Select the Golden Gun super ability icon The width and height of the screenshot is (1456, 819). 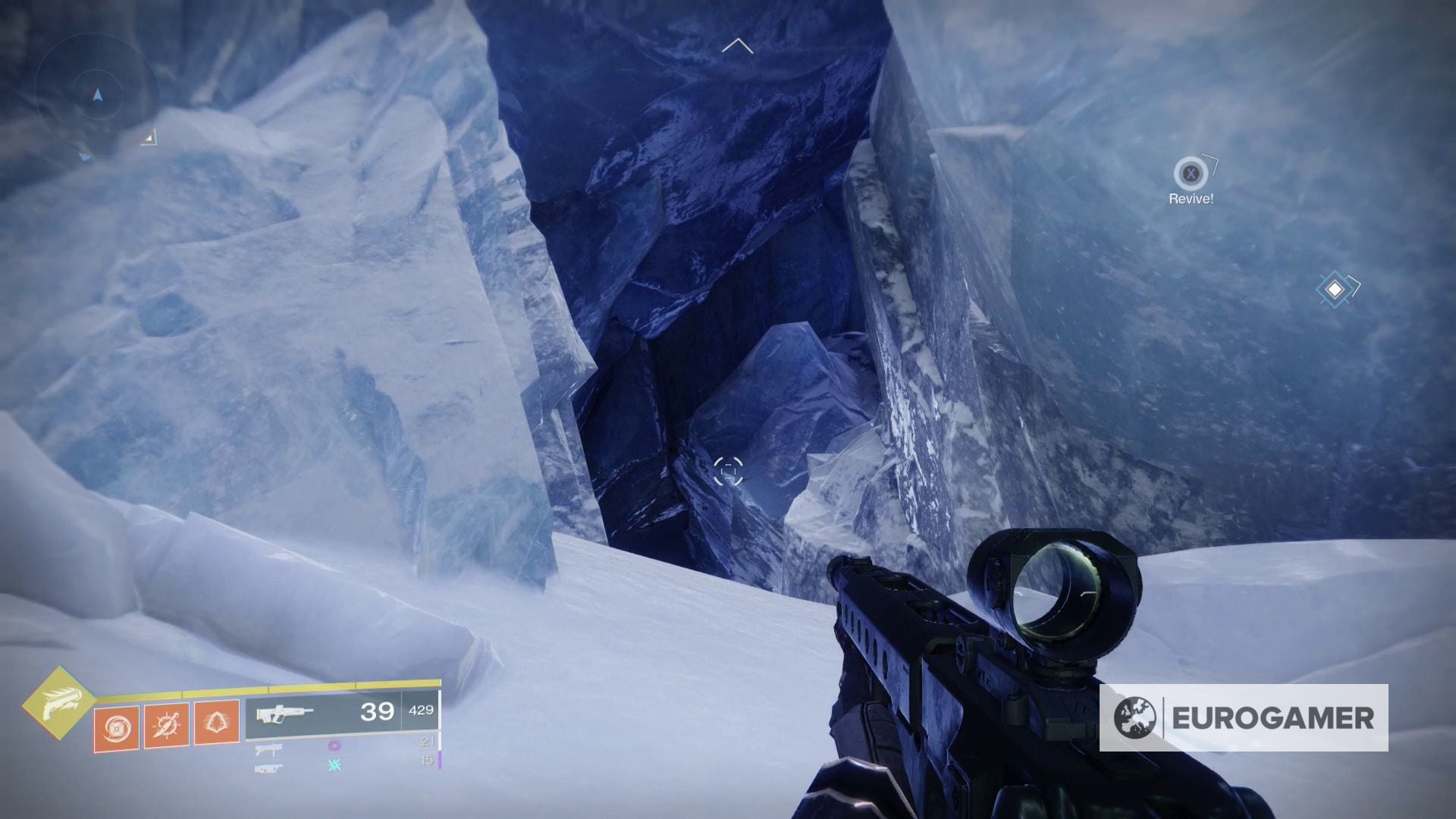point(62,702)
